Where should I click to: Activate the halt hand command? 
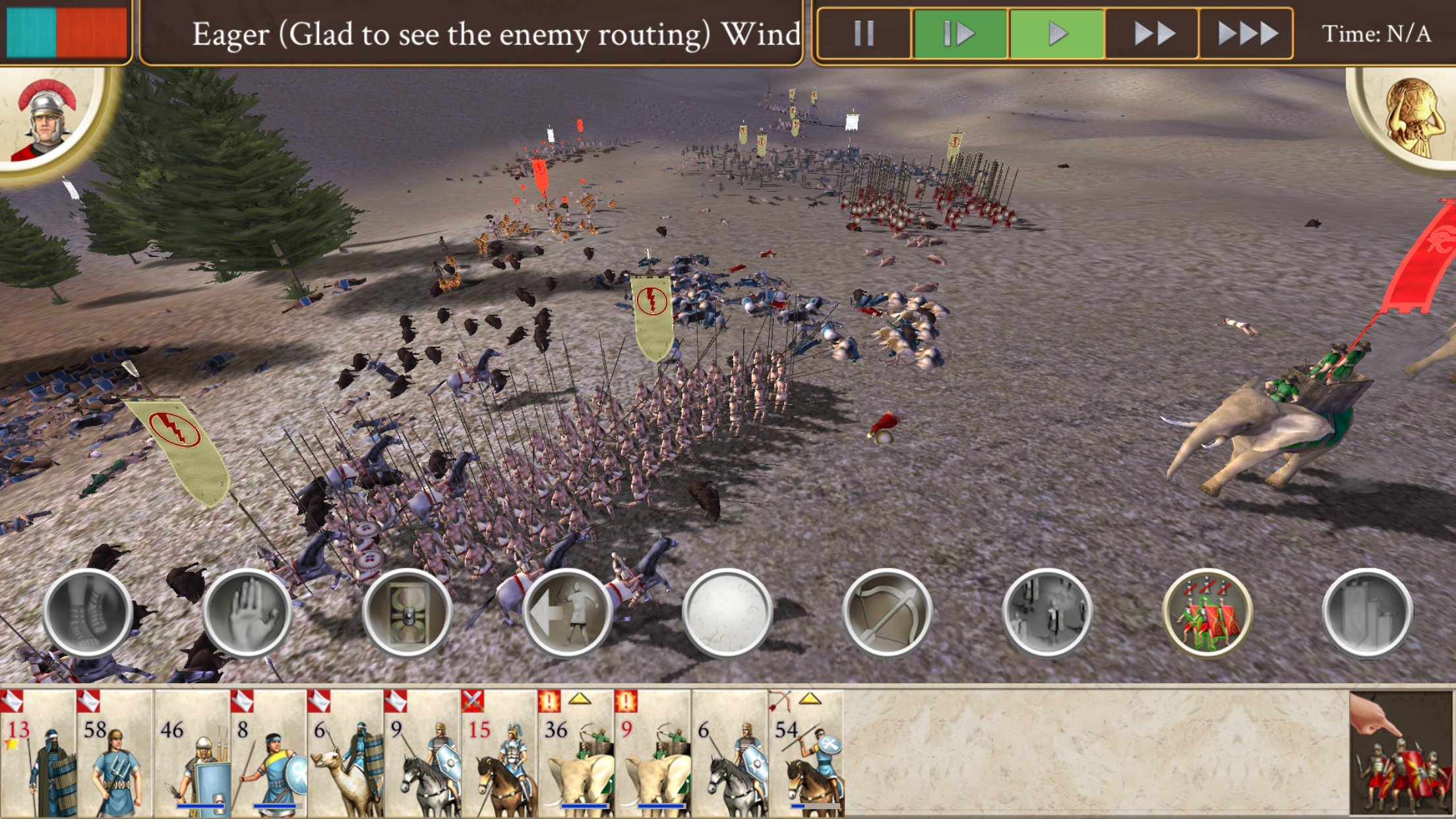(247, 612)
